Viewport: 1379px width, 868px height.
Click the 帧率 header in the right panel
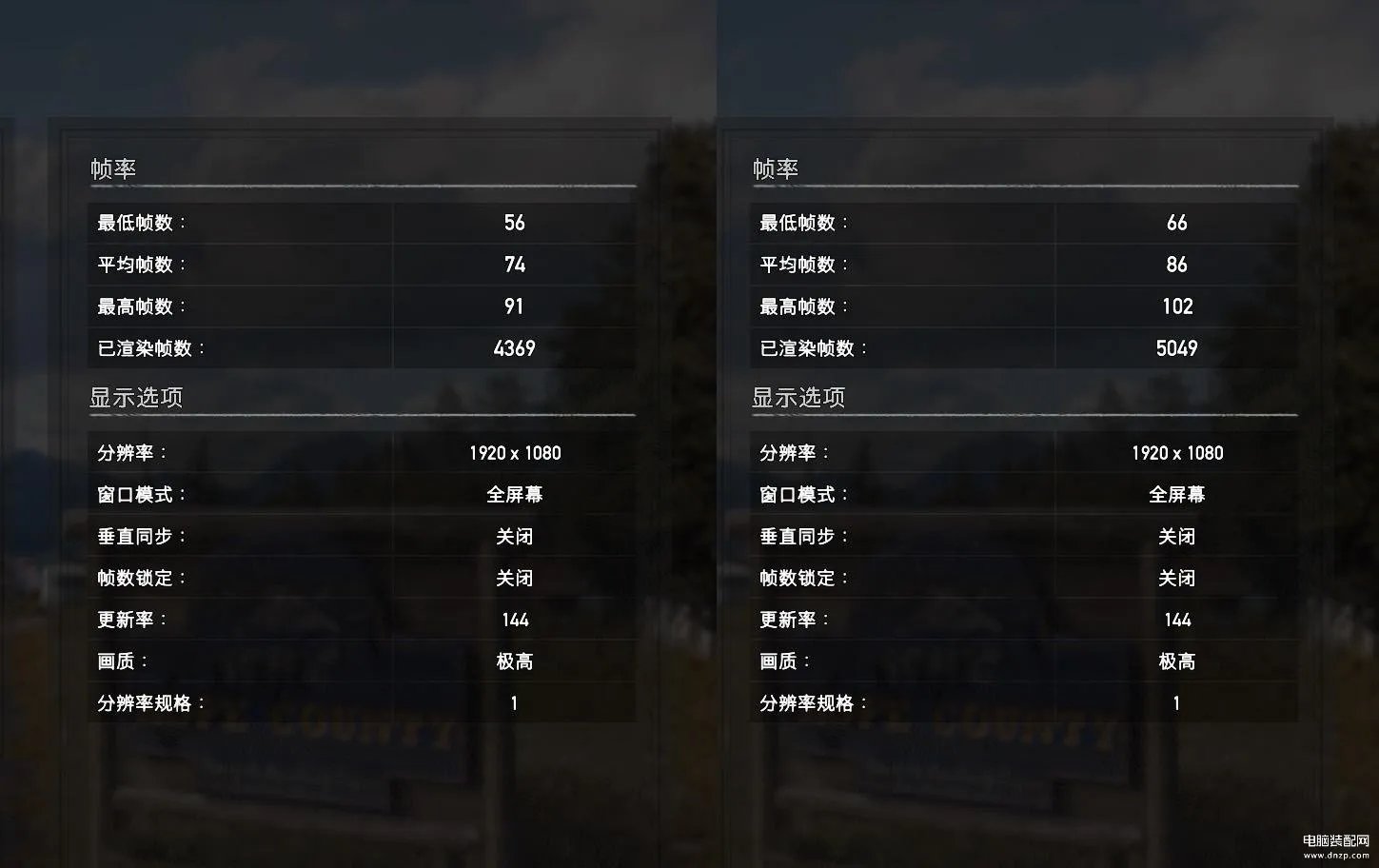click(776, 168)
